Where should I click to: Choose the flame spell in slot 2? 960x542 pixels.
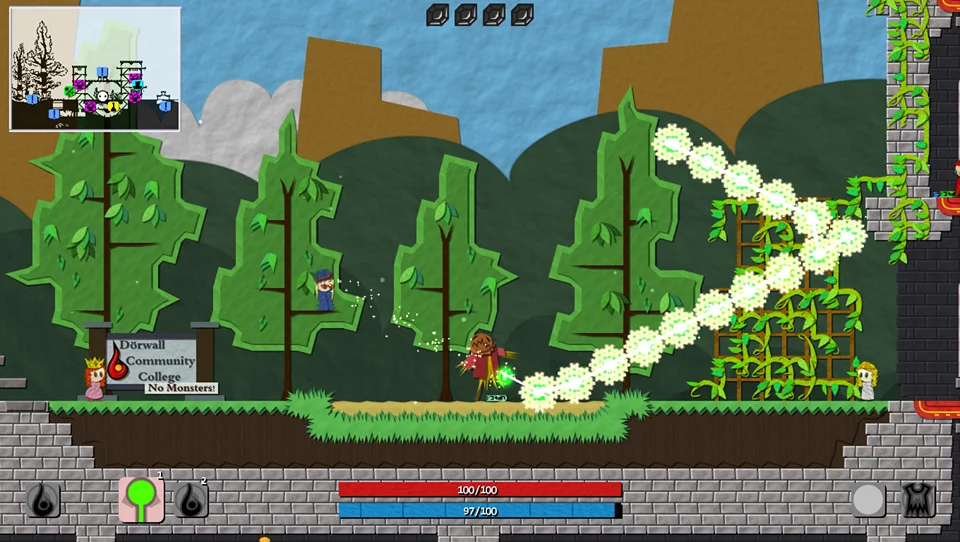point(191,499)
